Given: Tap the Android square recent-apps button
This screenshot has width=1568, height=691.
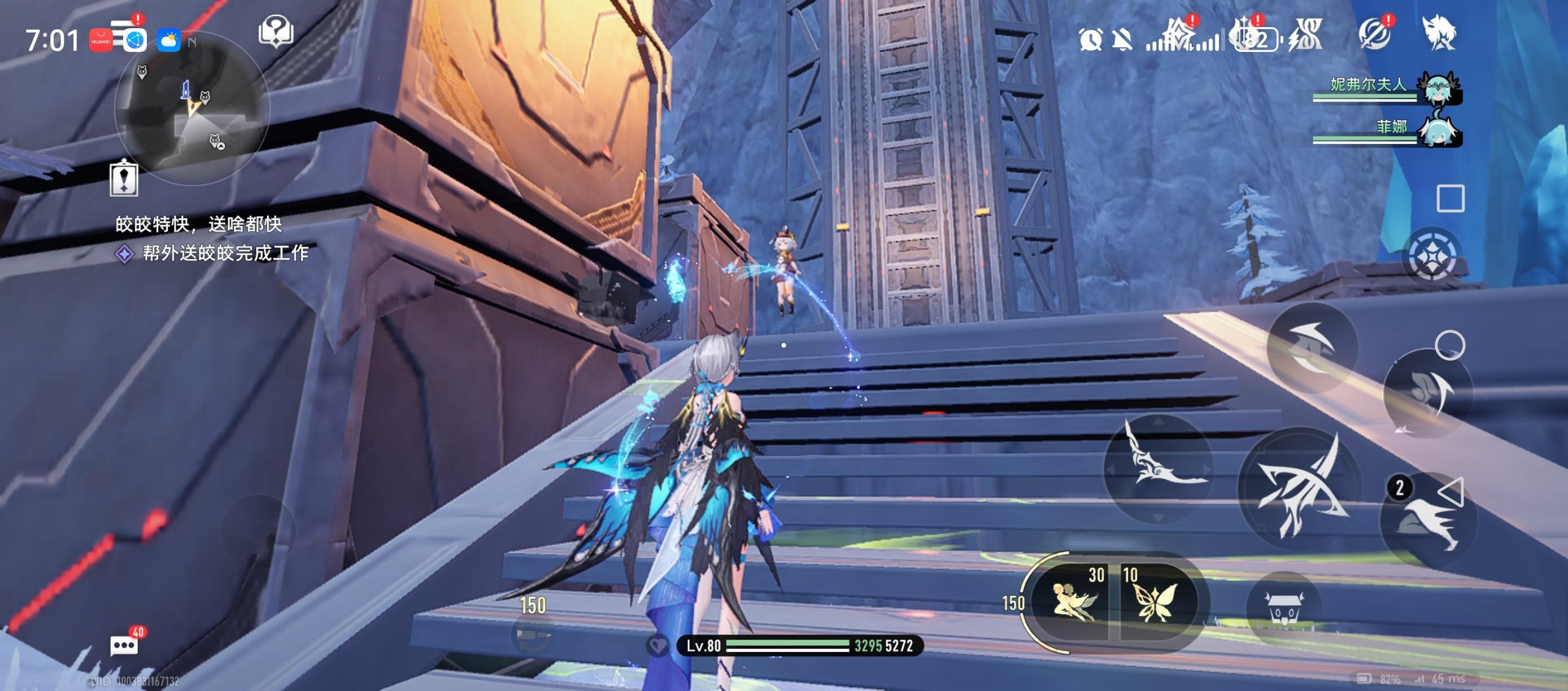Looking at the screenshot, I should tap(1450, 198).
